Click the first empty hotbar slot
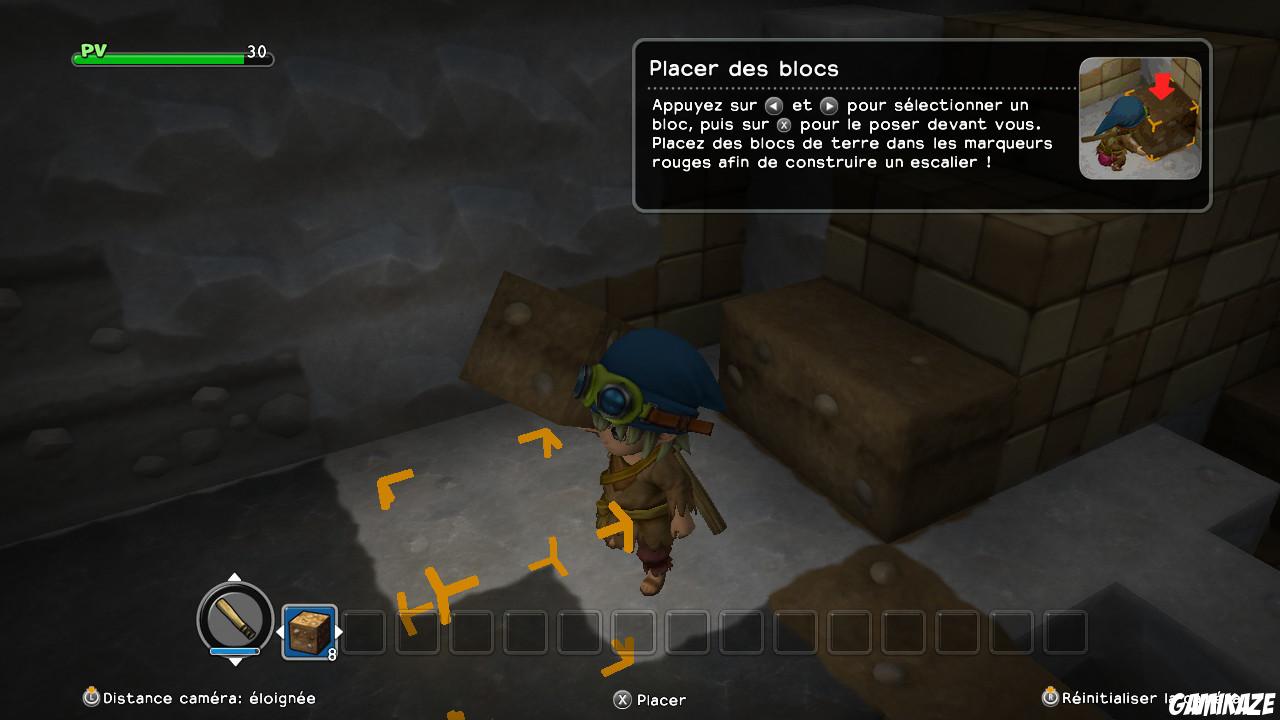The width and height of the screenshot is (1280, 720). pyautogui.click(x=363, y=632)
